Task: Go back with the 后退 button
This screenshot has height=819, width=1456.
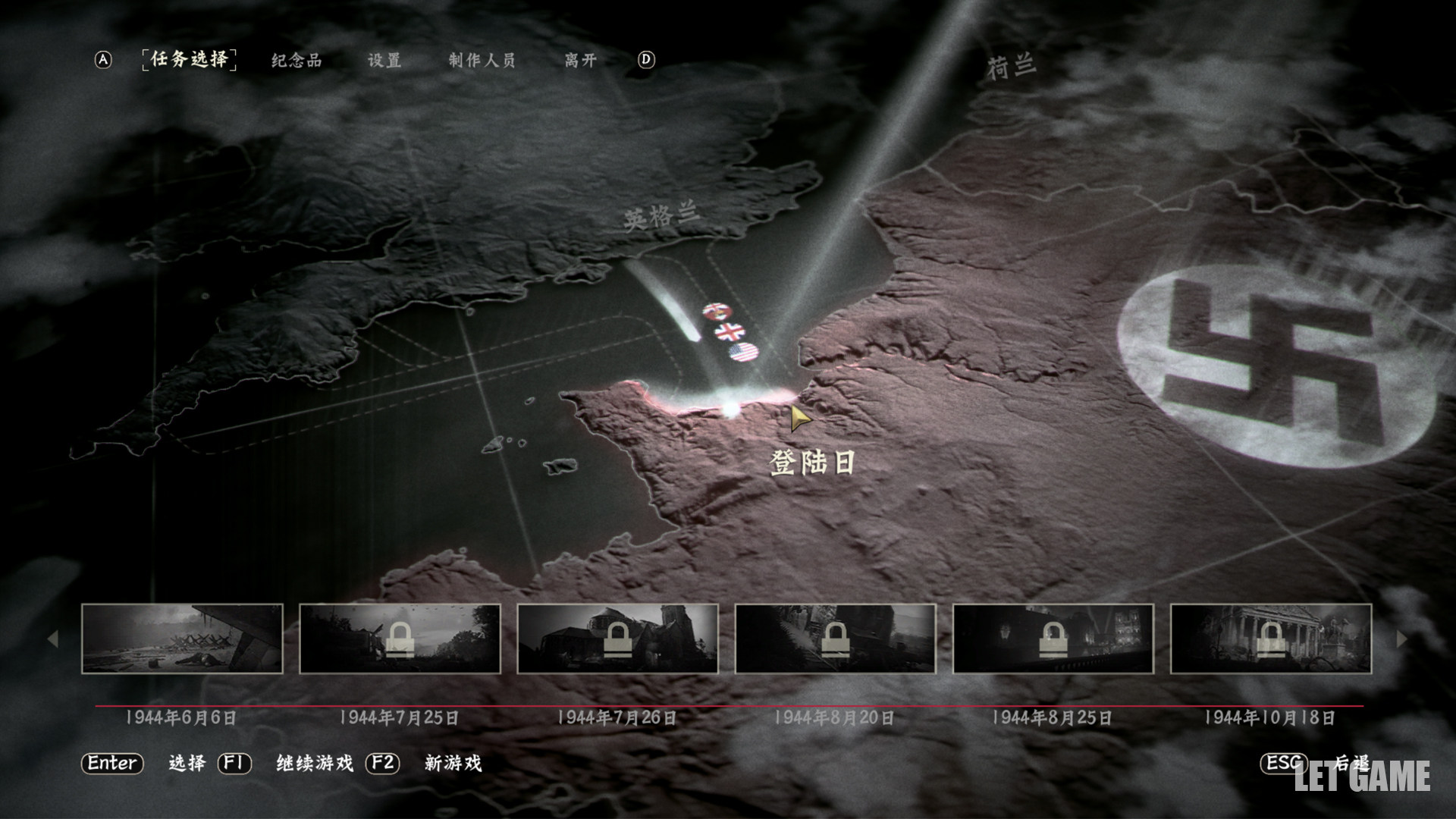Action: pyautogui.click(x=1351, y=763)
